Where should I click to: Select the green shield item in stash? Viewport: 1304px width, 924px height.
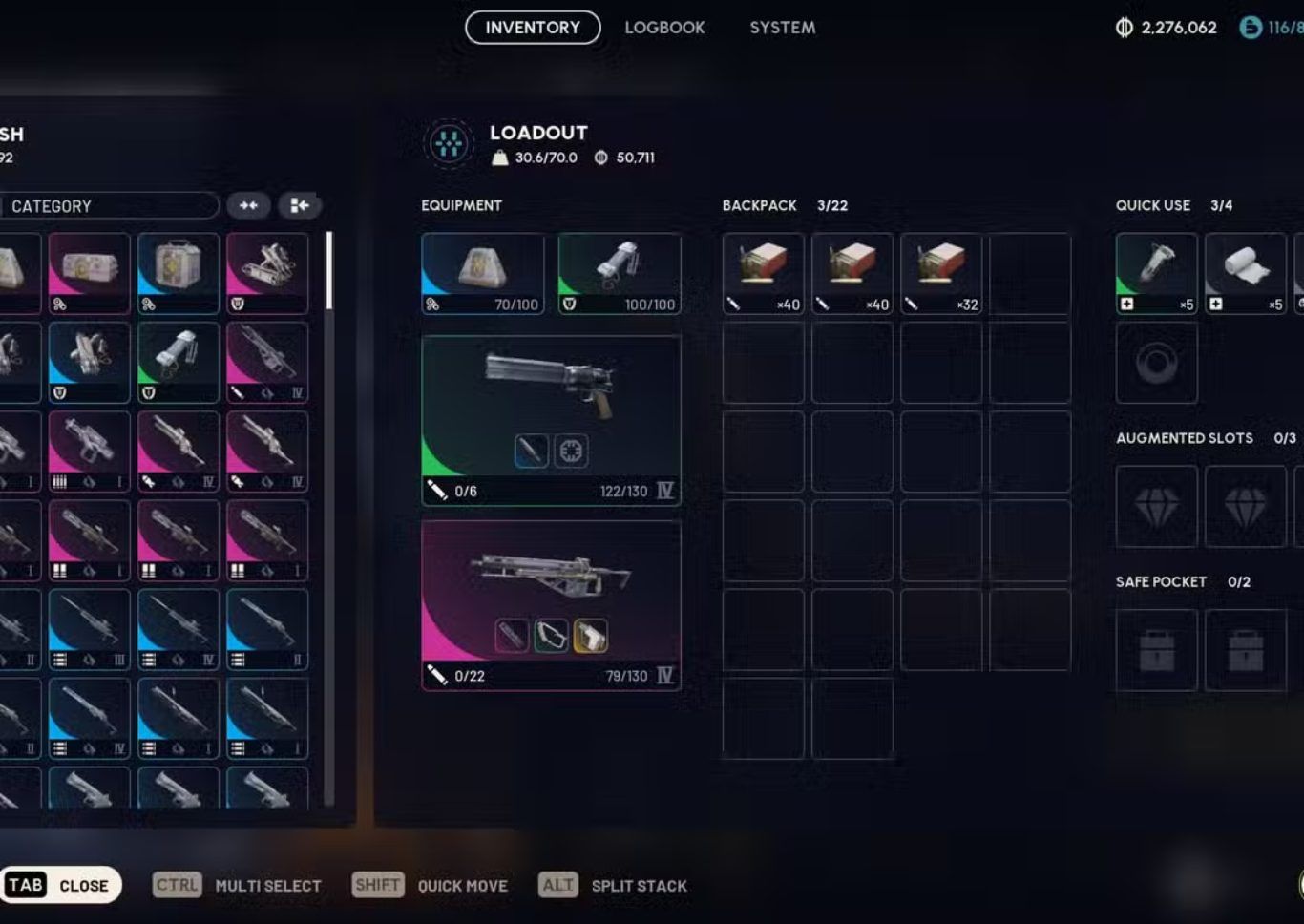tap(179, 363)
